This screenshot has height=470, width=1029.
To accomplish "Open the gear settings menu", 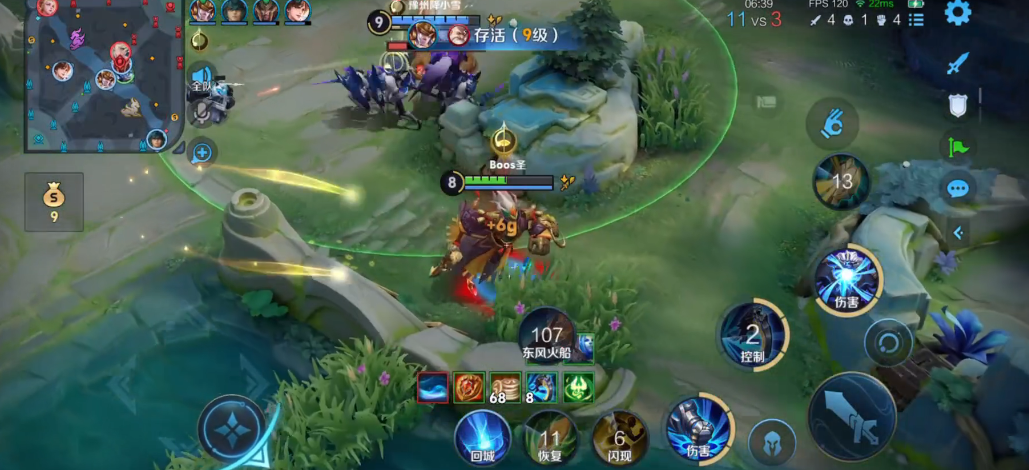I will click(x=957, y=13).
